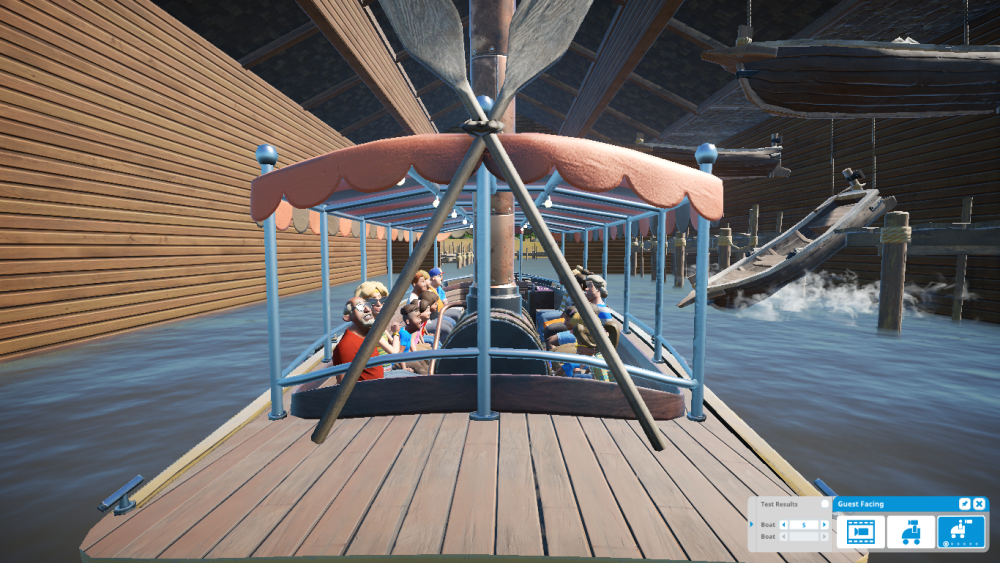Increase the Boat number with right arrow
The height and width of the screenshot is (563, 1000).
pyautogui.click(x=826, y=524)
